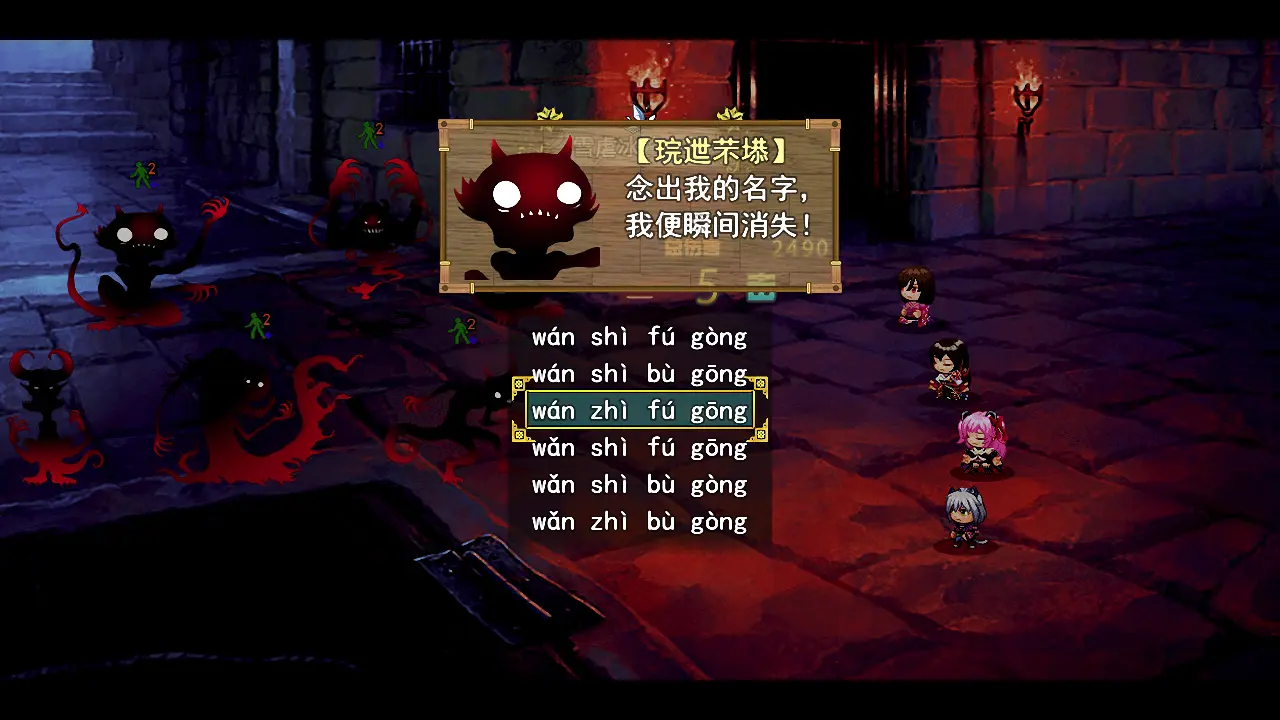Select the highlighted answer wán zhì fú gōng
This screenshot has height=720, width=1280.
point(637,410)
